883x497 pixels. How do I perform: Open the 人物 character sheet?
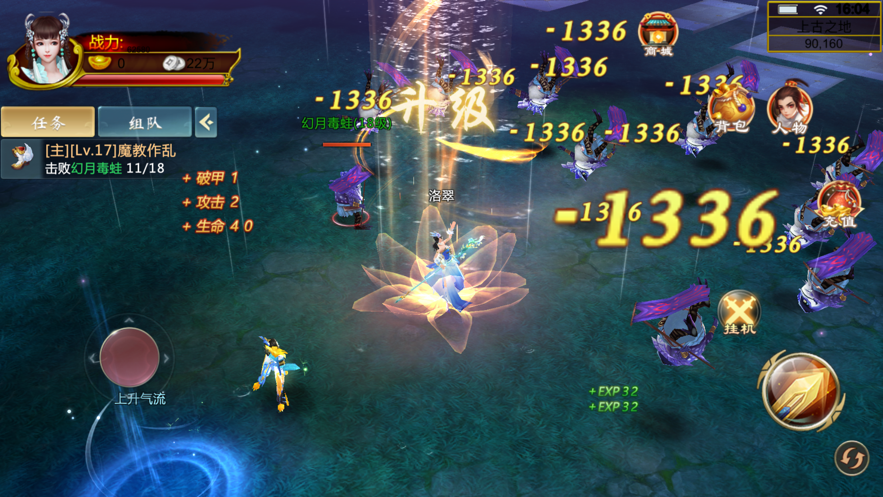pyautogui.click(x=789, y=109)
